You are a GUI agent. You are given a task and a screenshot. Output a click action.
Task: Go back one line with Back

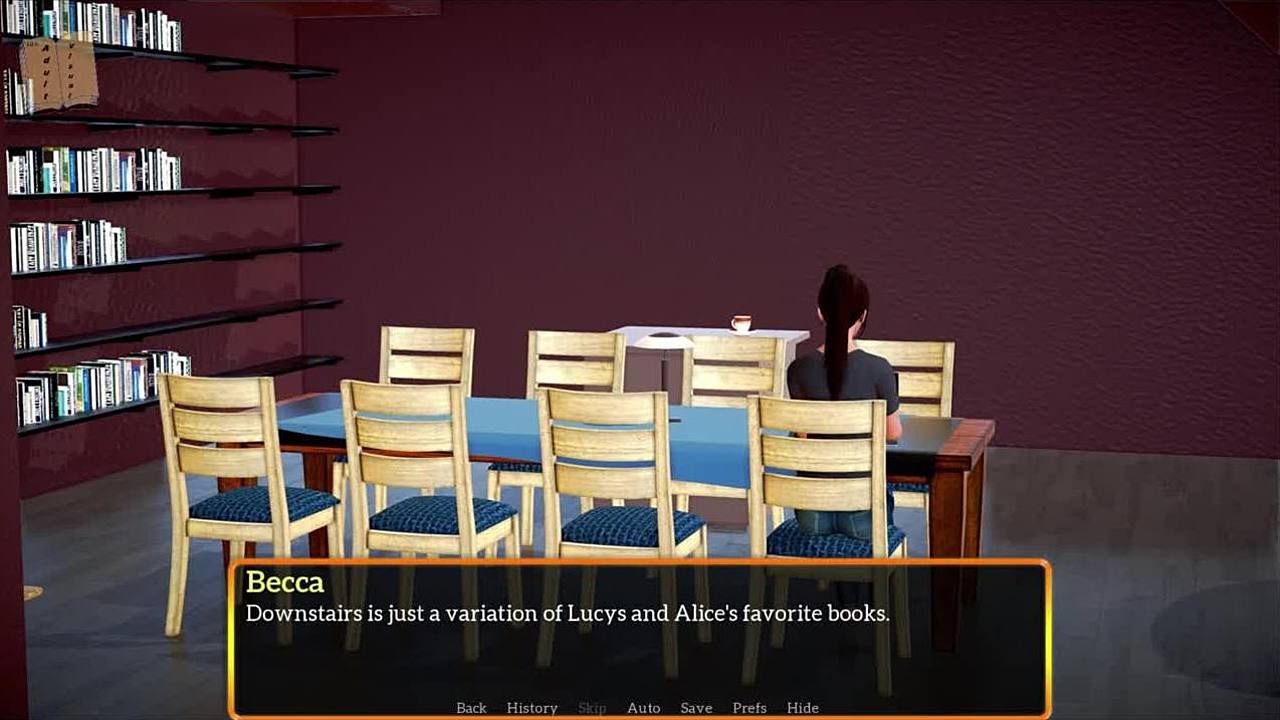click(x=471, y=708)
